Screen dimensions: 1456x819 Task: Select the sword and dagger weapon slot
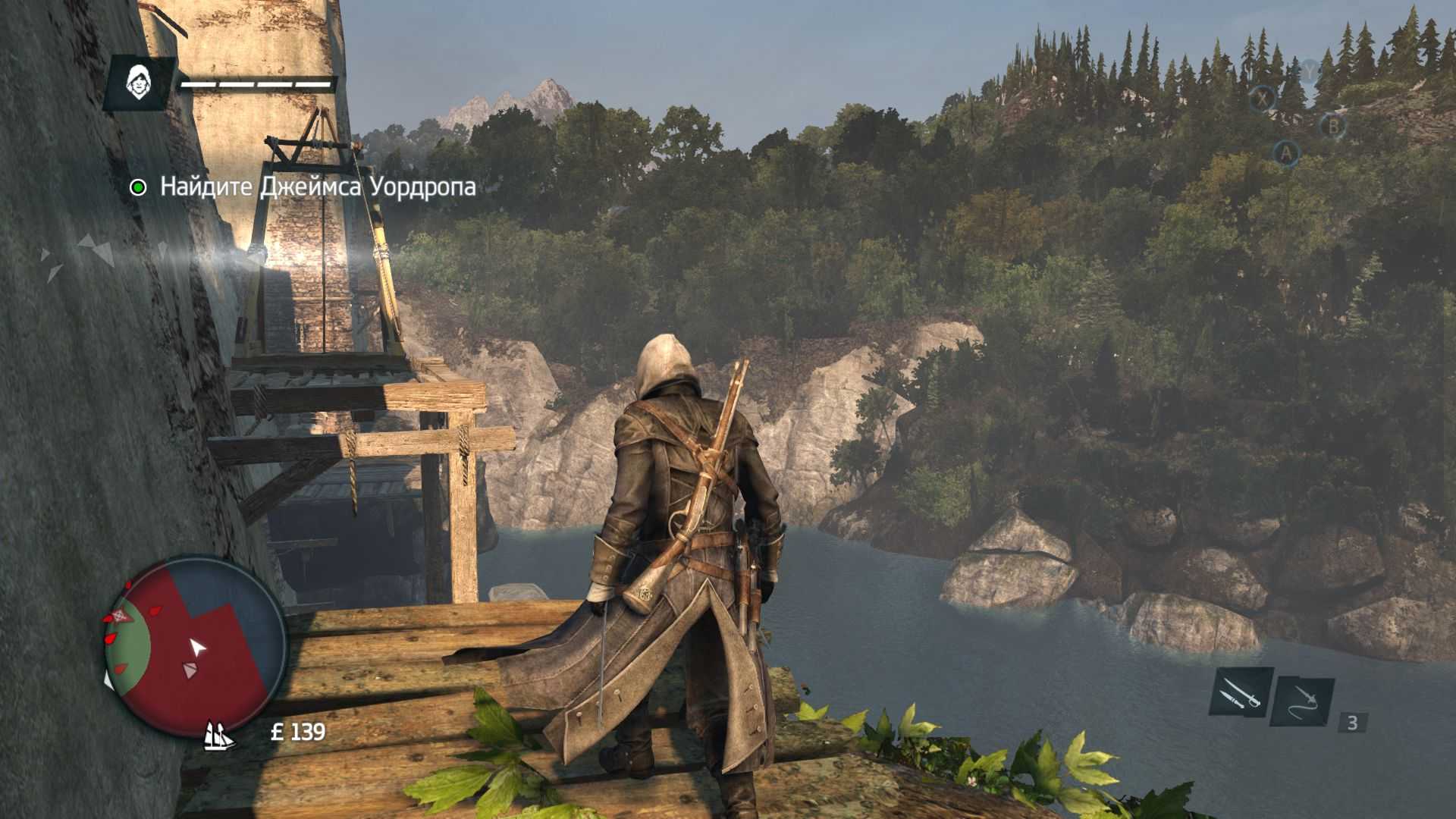tap(1240, 692)
